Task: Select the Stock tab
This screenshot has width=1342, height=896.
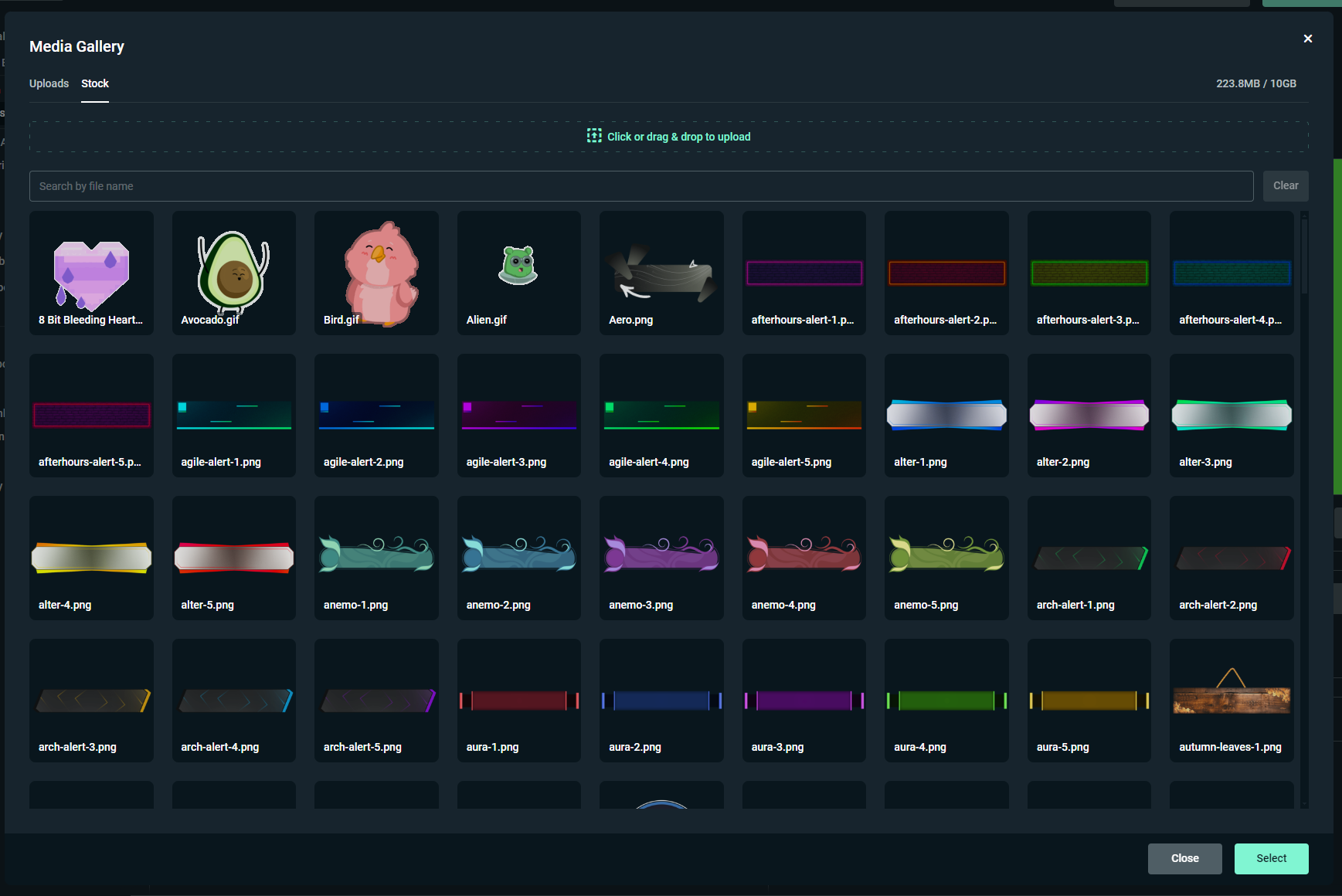Action: click(x=95, y=83)
